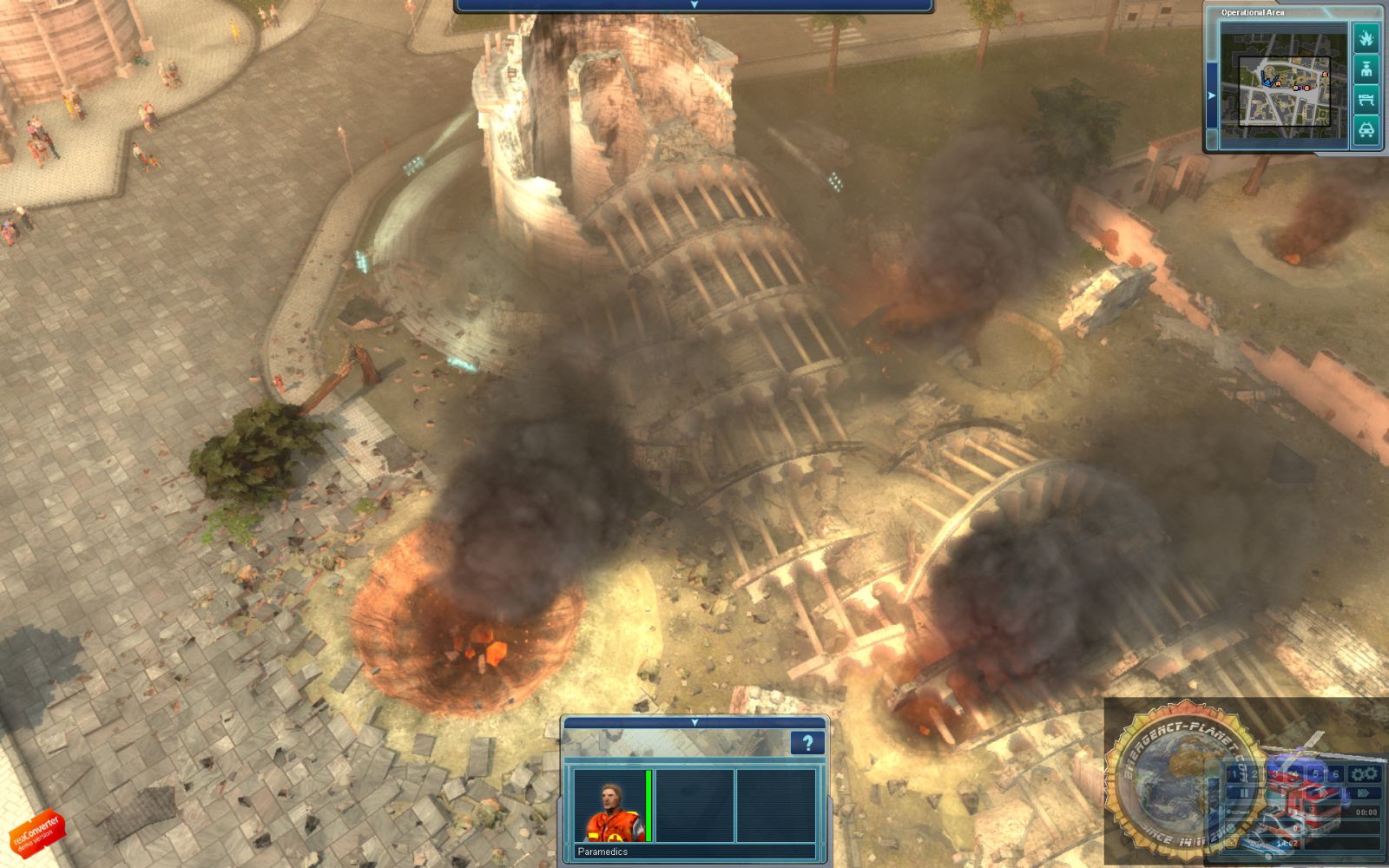Pause the game with the pause button

pos(1243,792)
